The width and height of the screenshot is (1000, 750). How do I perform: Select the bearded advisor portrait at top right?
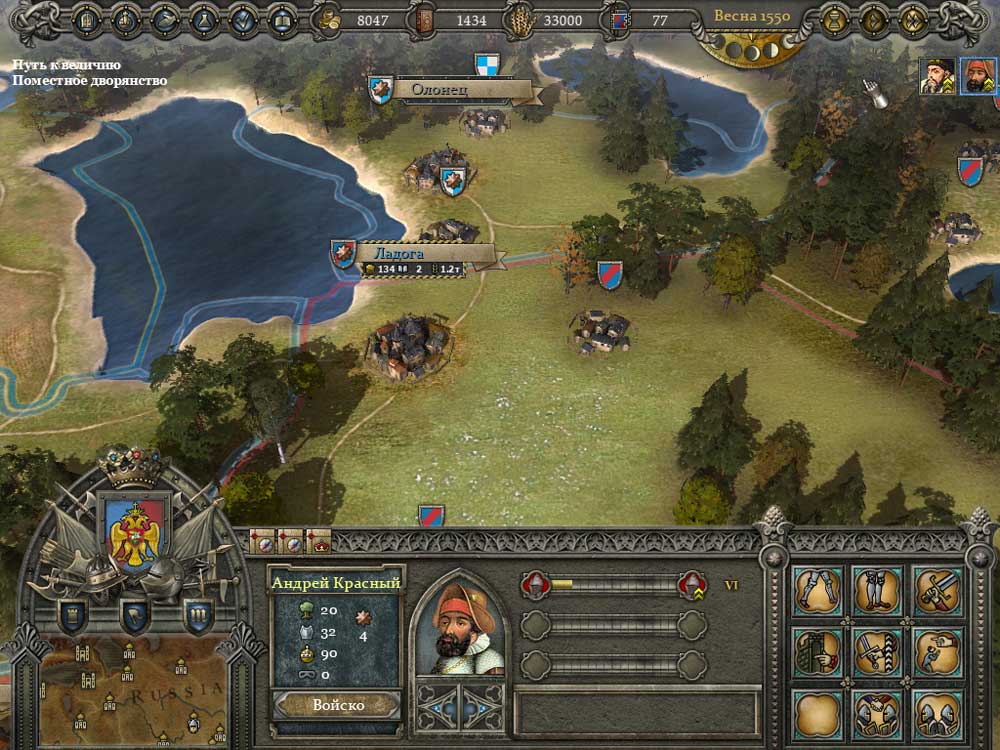click(x=937, y=77)
